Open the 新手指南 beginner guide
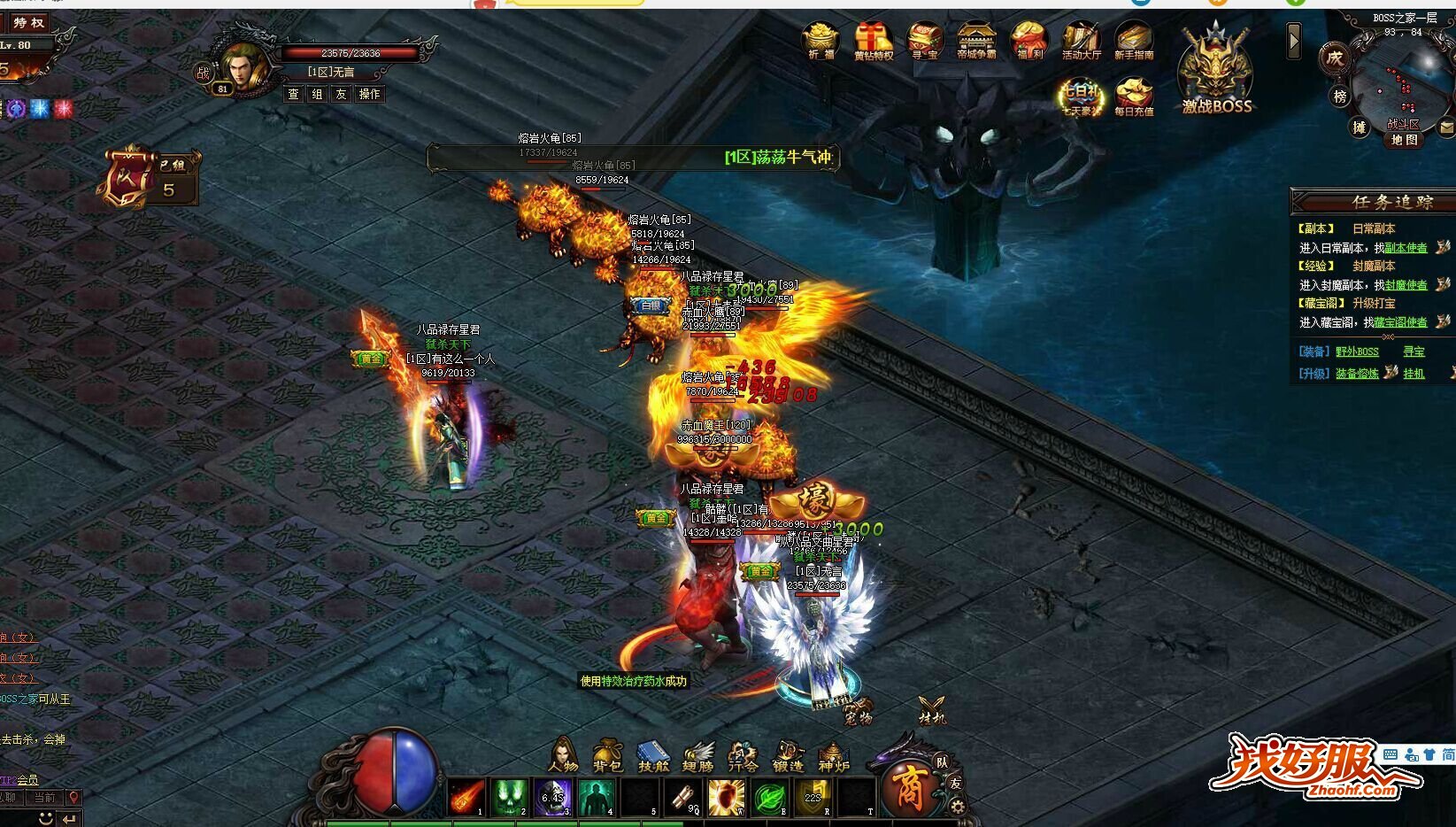The width and height of the screenshot is (1456, 827). [1133, 41]
